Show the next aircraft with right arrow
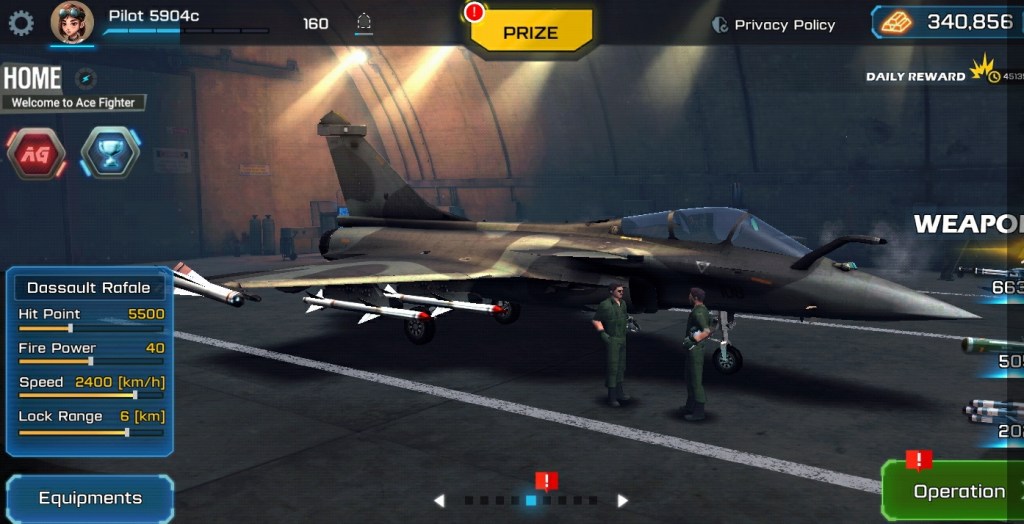This screenshot has height=524, width=1024. 622,500
